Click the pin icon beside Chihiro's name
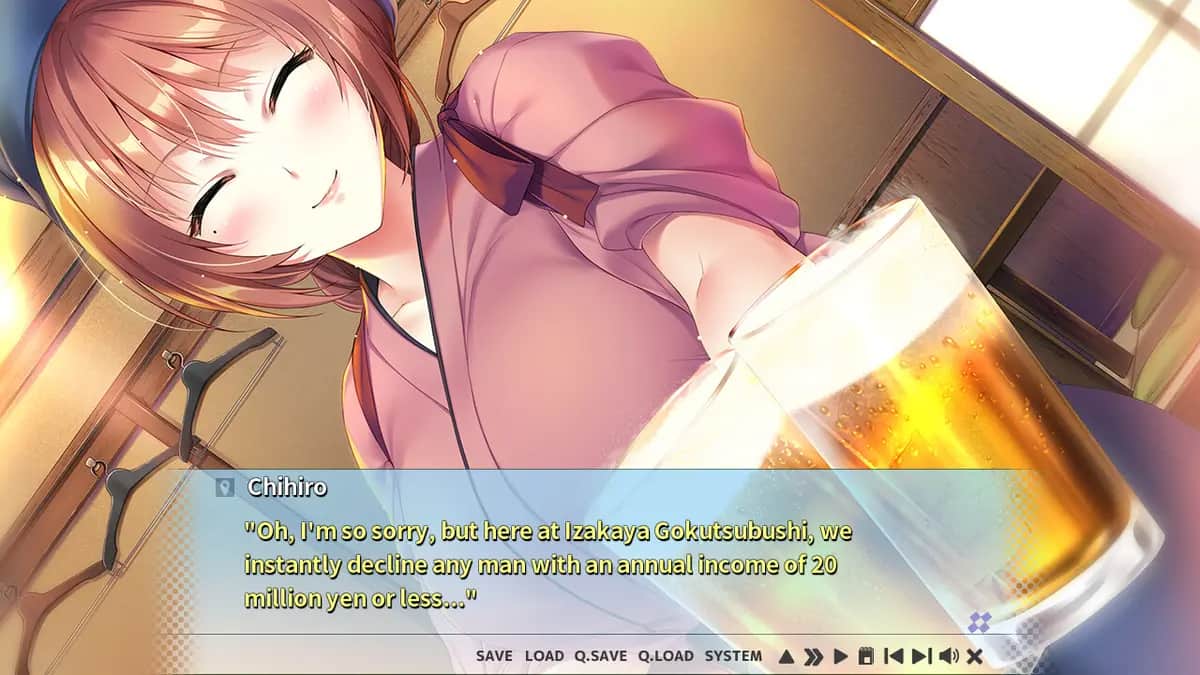1200x675 pixels. point(225,488)
